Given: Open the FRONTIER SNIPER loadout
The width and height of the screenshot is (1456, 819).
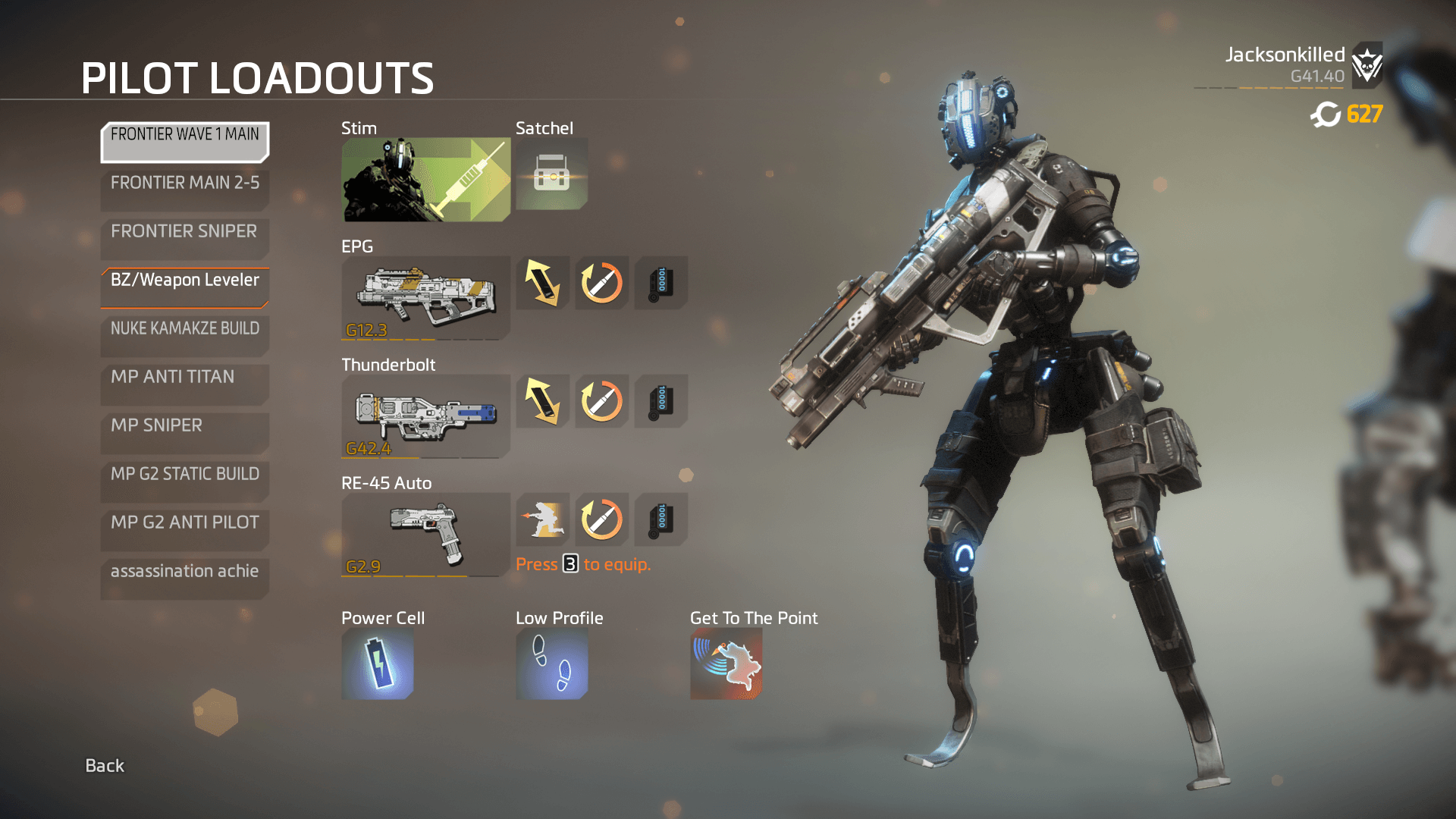Looking at the screenshot, I should pyautogui.click(x=184, y=238).
